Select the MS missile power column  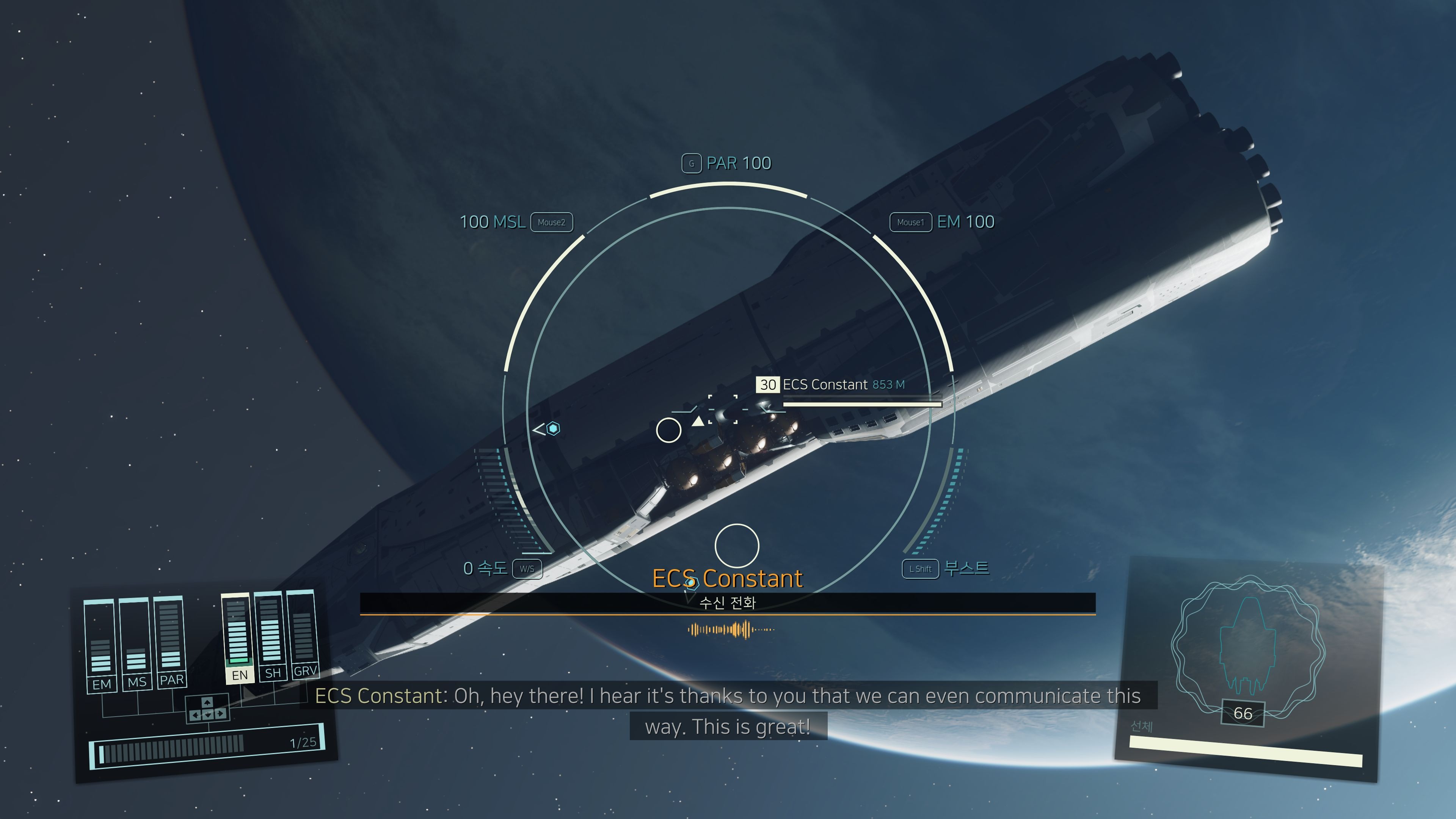pyautogui.click(x=136, y=642)
